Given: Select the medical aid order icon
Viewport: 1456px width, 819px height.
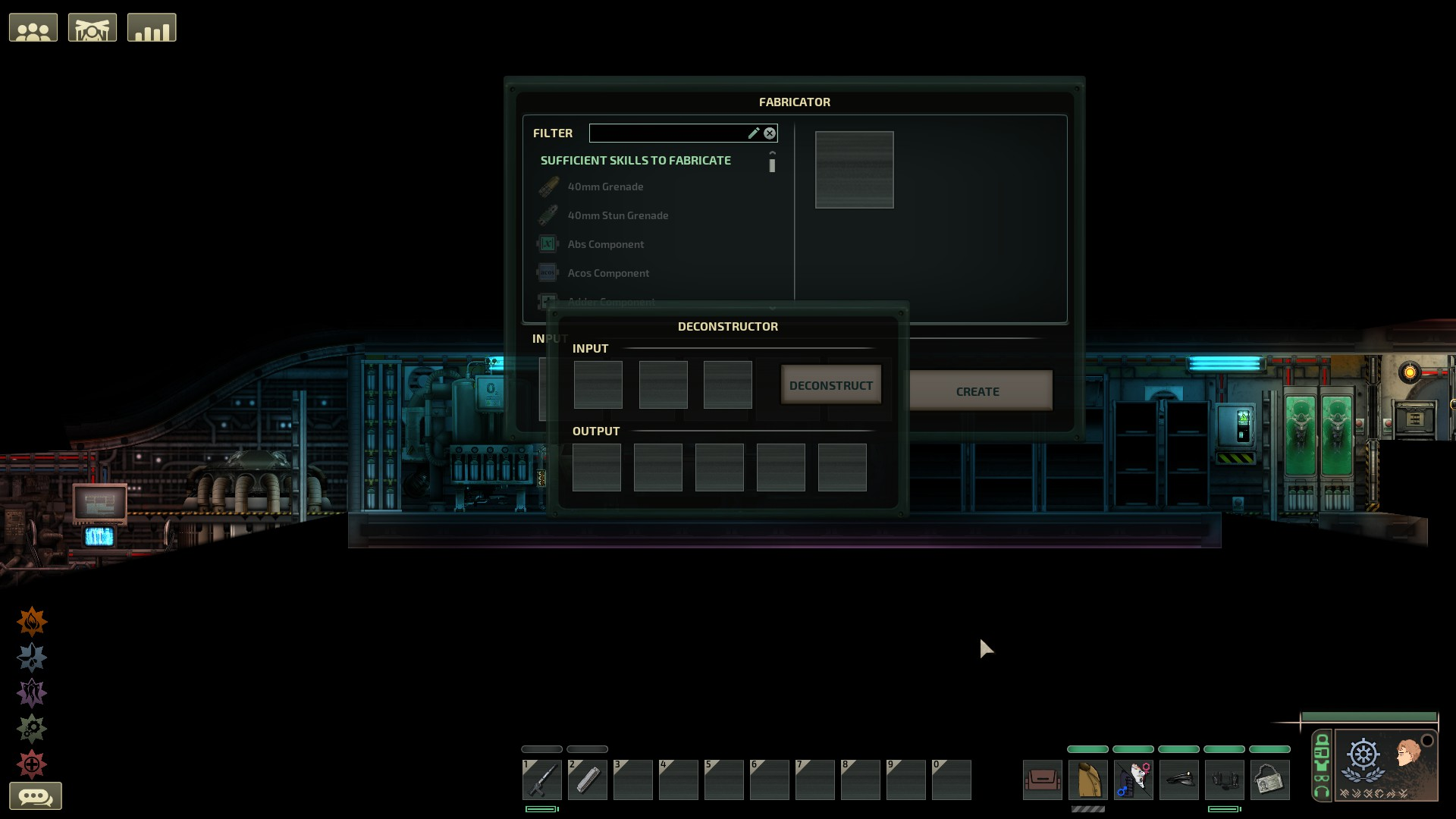Looking at the screenshot, I should click(32, 763).
